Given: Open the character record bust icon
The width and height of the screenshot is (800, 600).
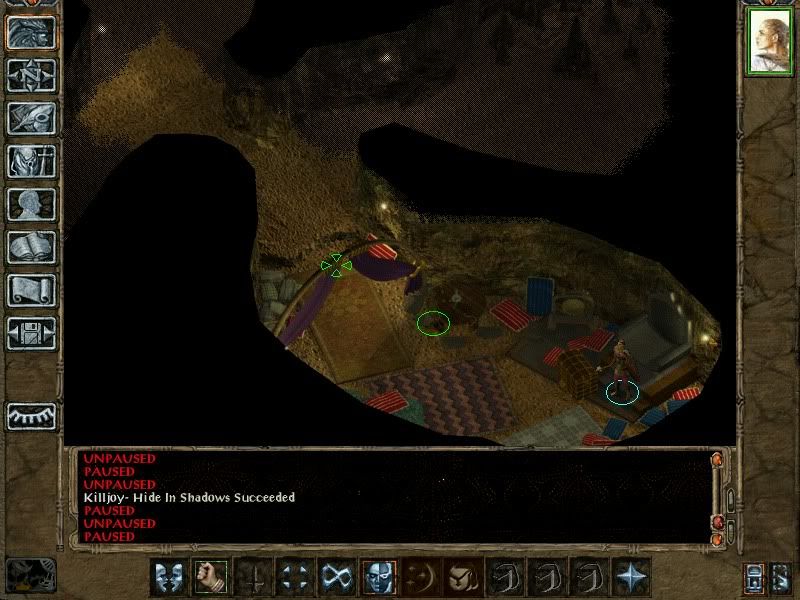Looking at the screenshot, I should click(x=30, y=204).
